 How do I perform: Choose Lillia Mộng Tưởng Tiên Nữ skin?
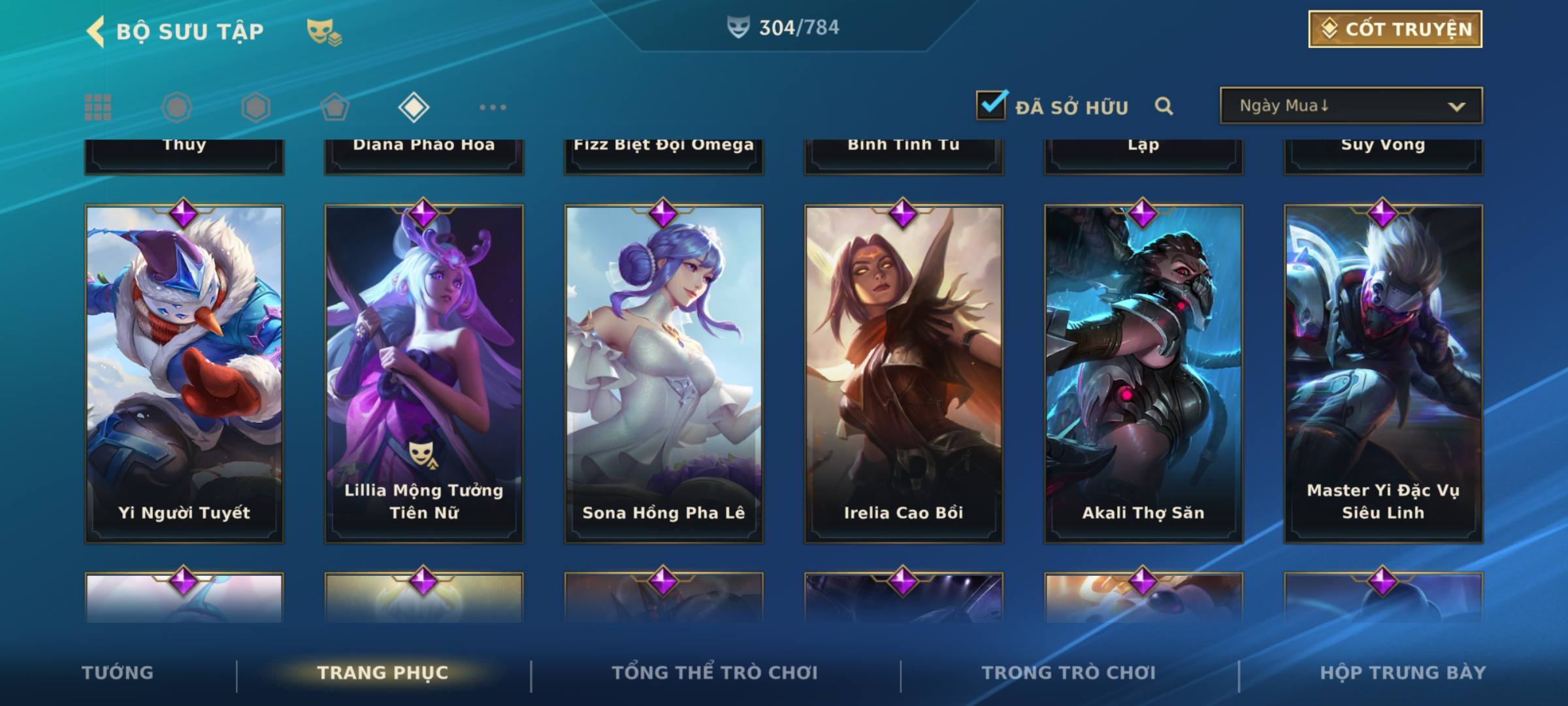coord(424,373)
